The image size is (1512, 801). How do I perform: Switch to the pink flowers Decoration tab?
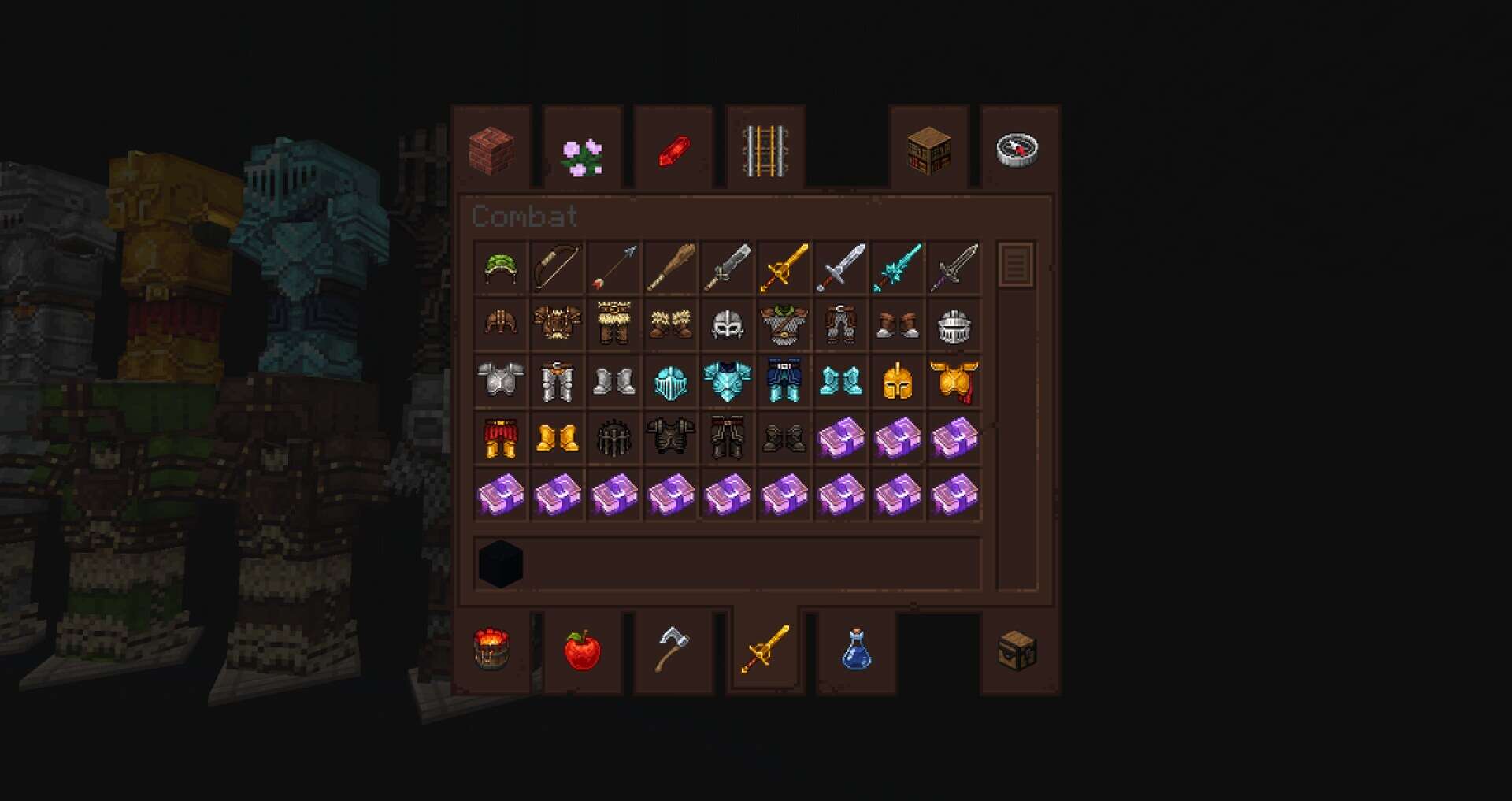(583, 156)
